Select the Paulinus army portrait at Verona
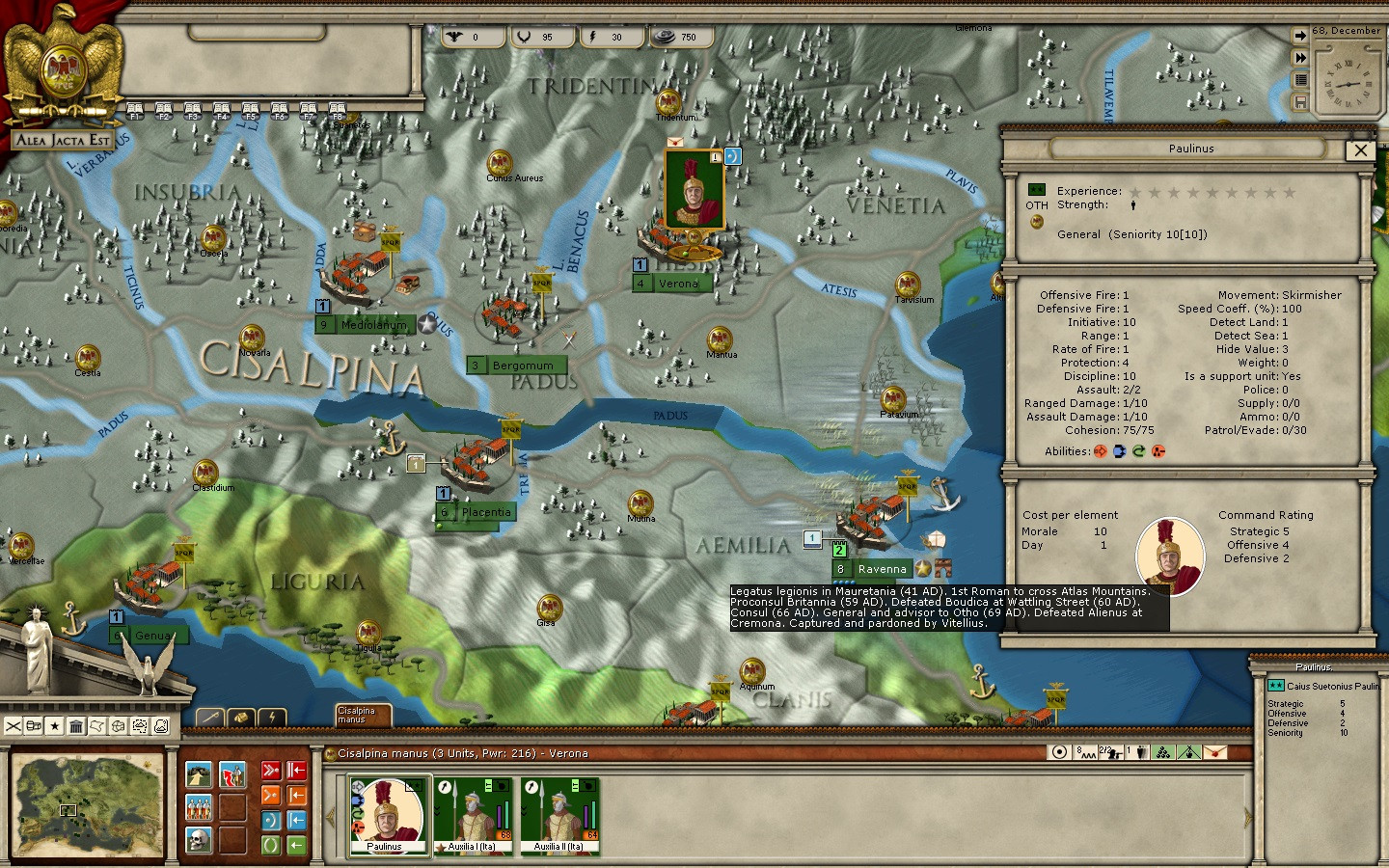This screenshot has height=868, width=1389. pyautogui.click(x=694, y=190)
